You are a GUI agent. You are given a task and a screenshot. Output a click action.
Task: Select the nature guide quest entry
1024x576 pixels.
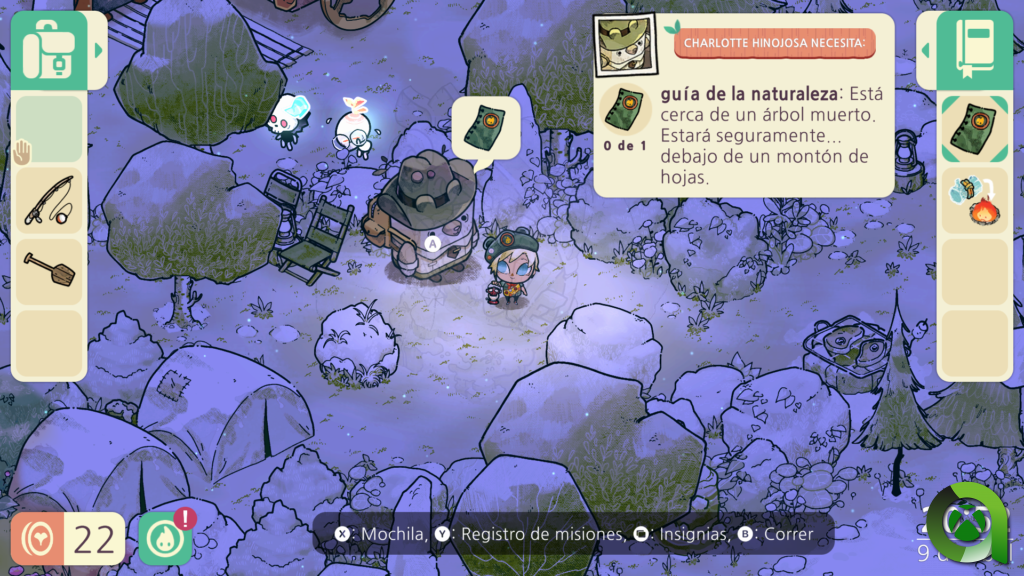[x=974, y=130]
